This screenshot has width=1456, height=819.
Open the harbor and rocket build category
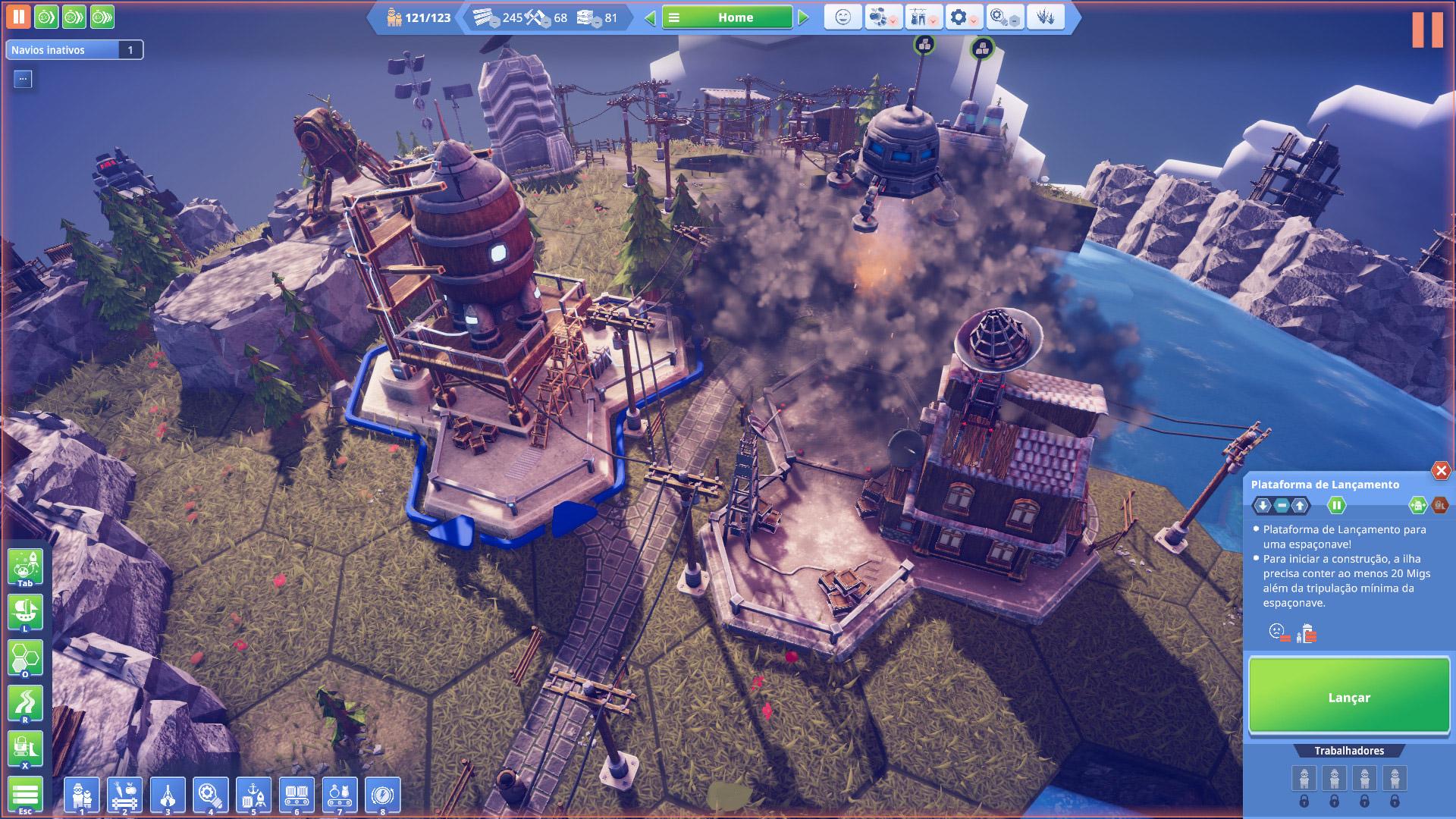coord(254,795)
